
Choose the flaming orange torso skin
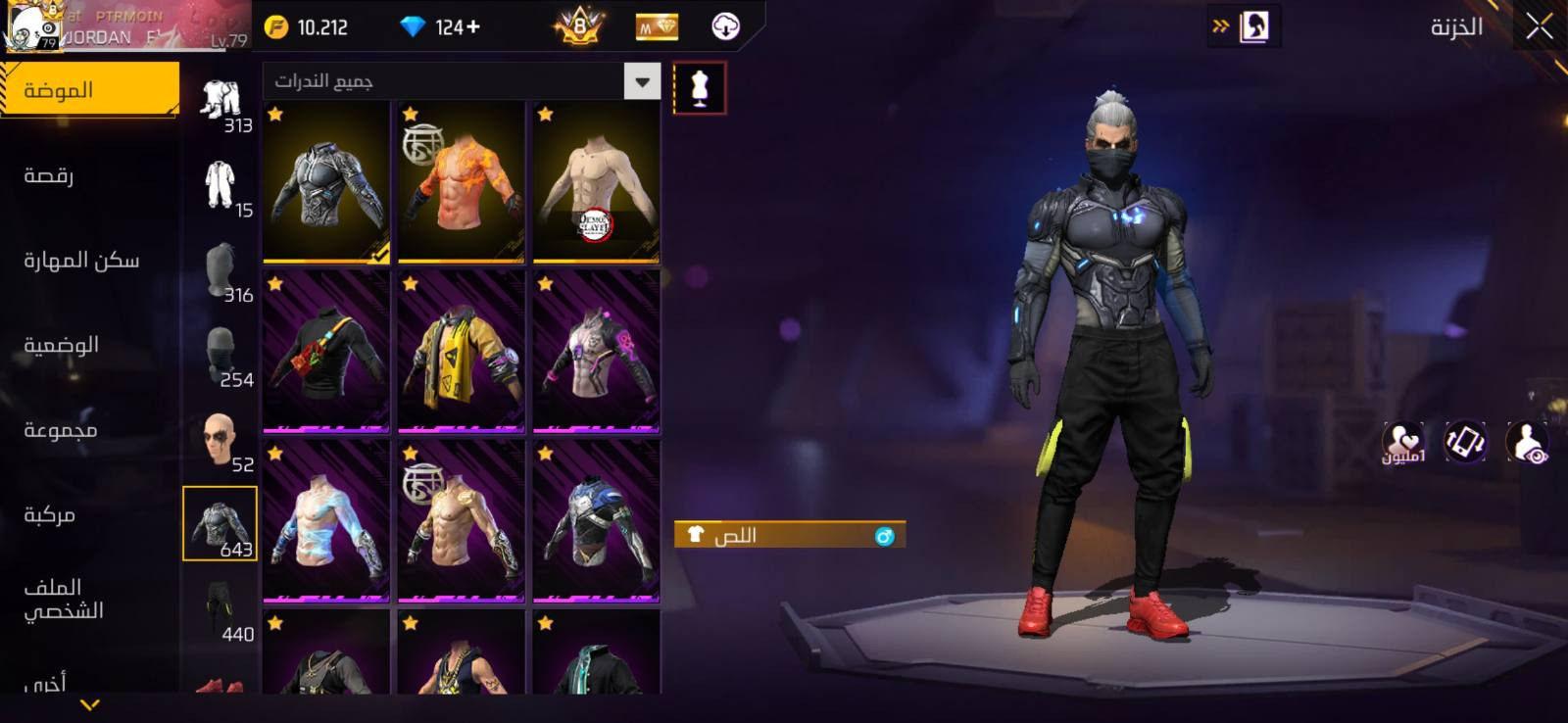[x=462, y=182]
